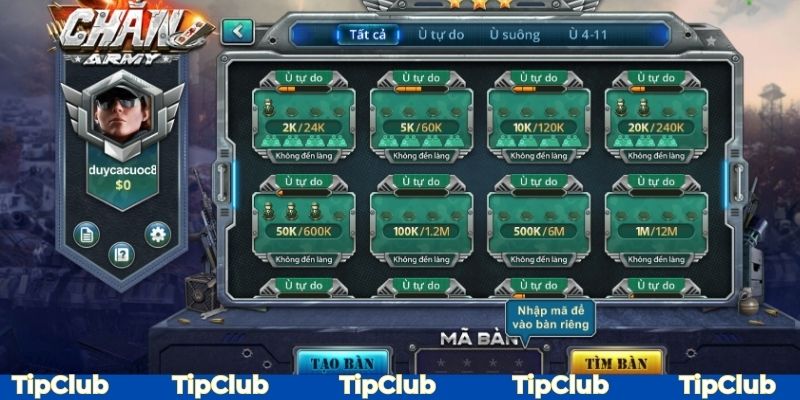
Task: Open the Ù tự do tab
Action: coord(440,34)
